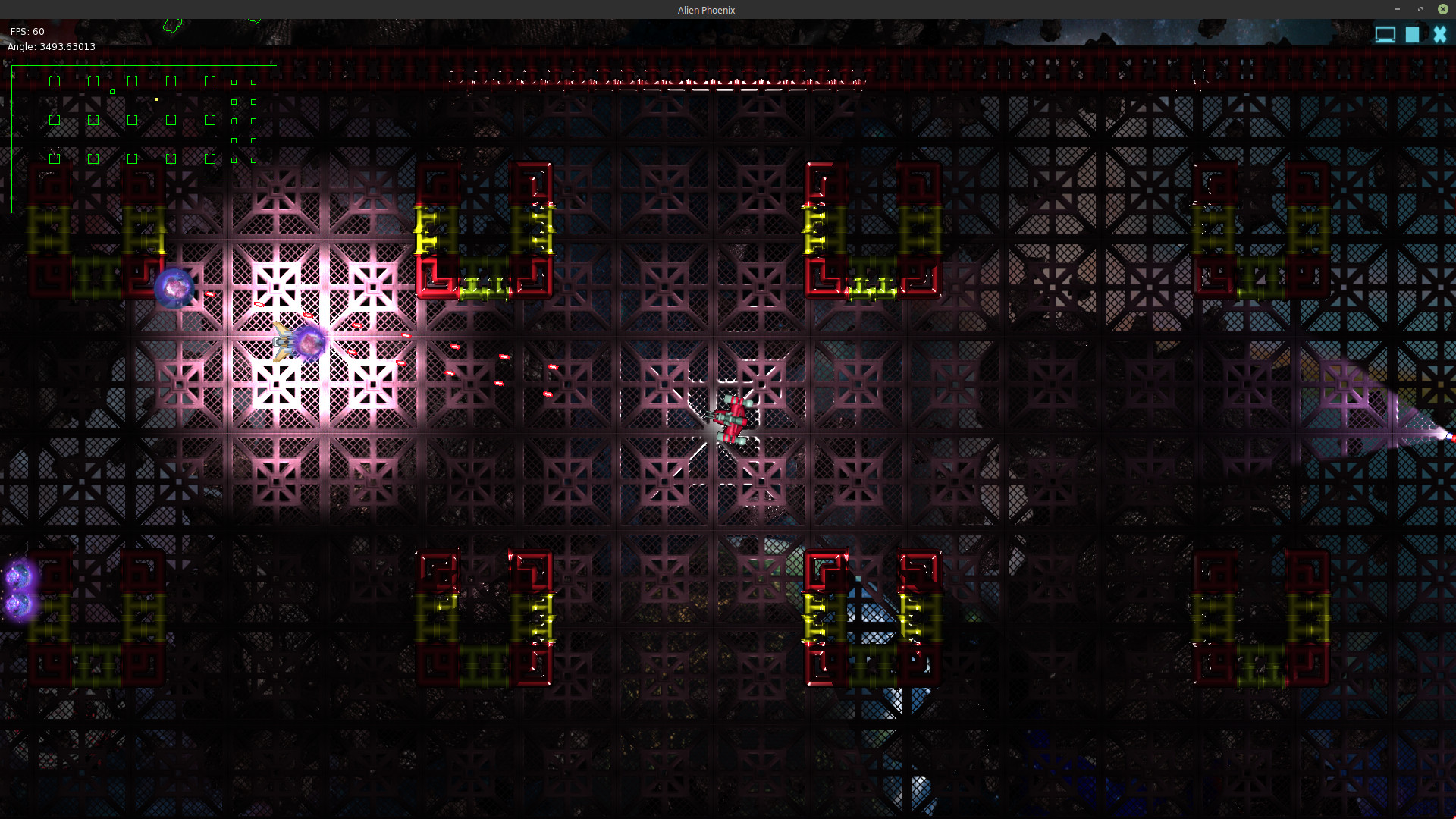Click the solid cyan square button
This screenshot has width=1456, height=819.
click(x=1412, y=35)
